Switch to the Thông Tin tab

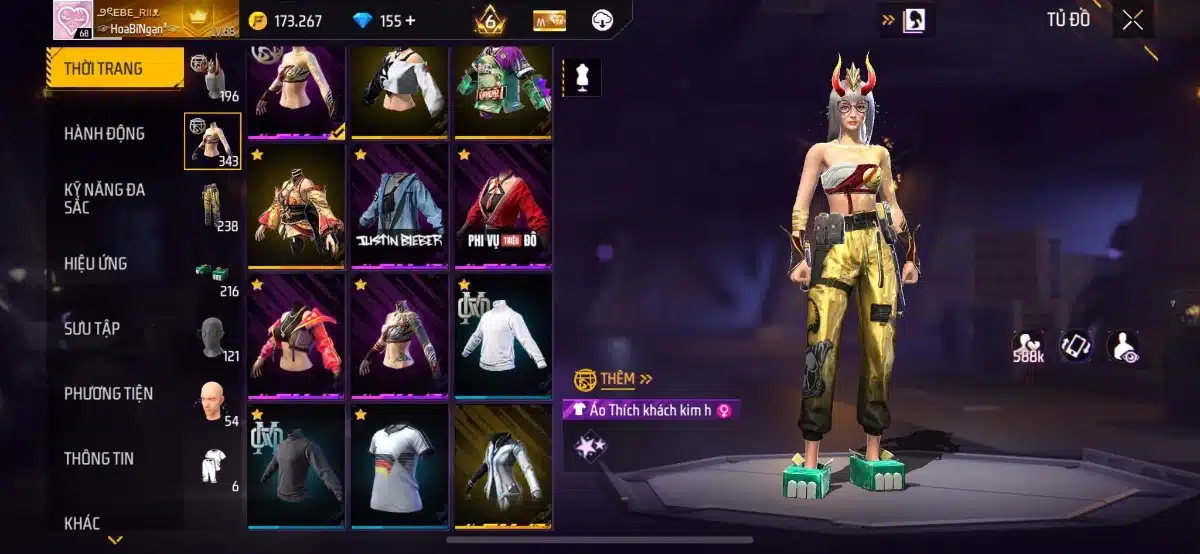[x=99, y=458]
